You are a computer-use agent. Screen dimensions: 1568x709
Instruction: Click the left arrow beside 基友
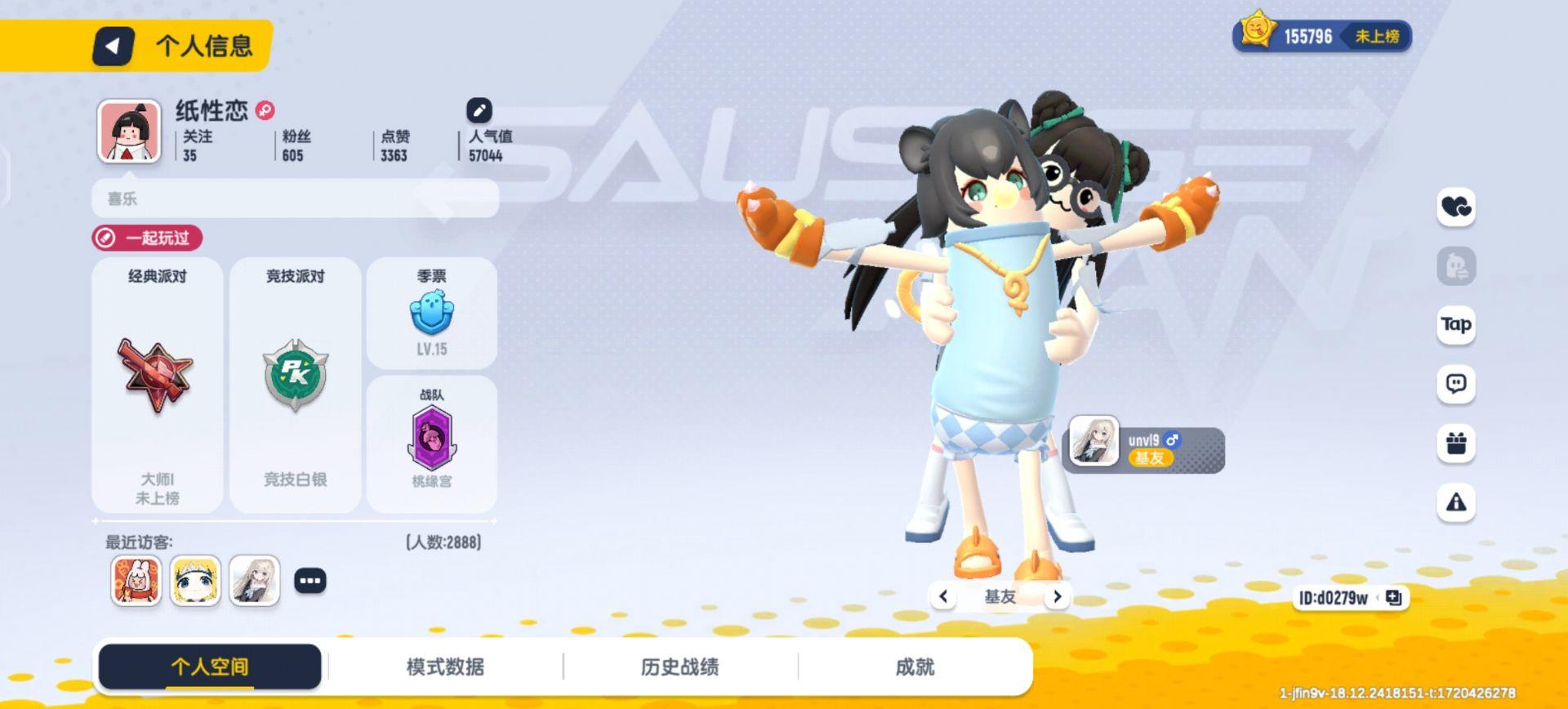[944, 596]
